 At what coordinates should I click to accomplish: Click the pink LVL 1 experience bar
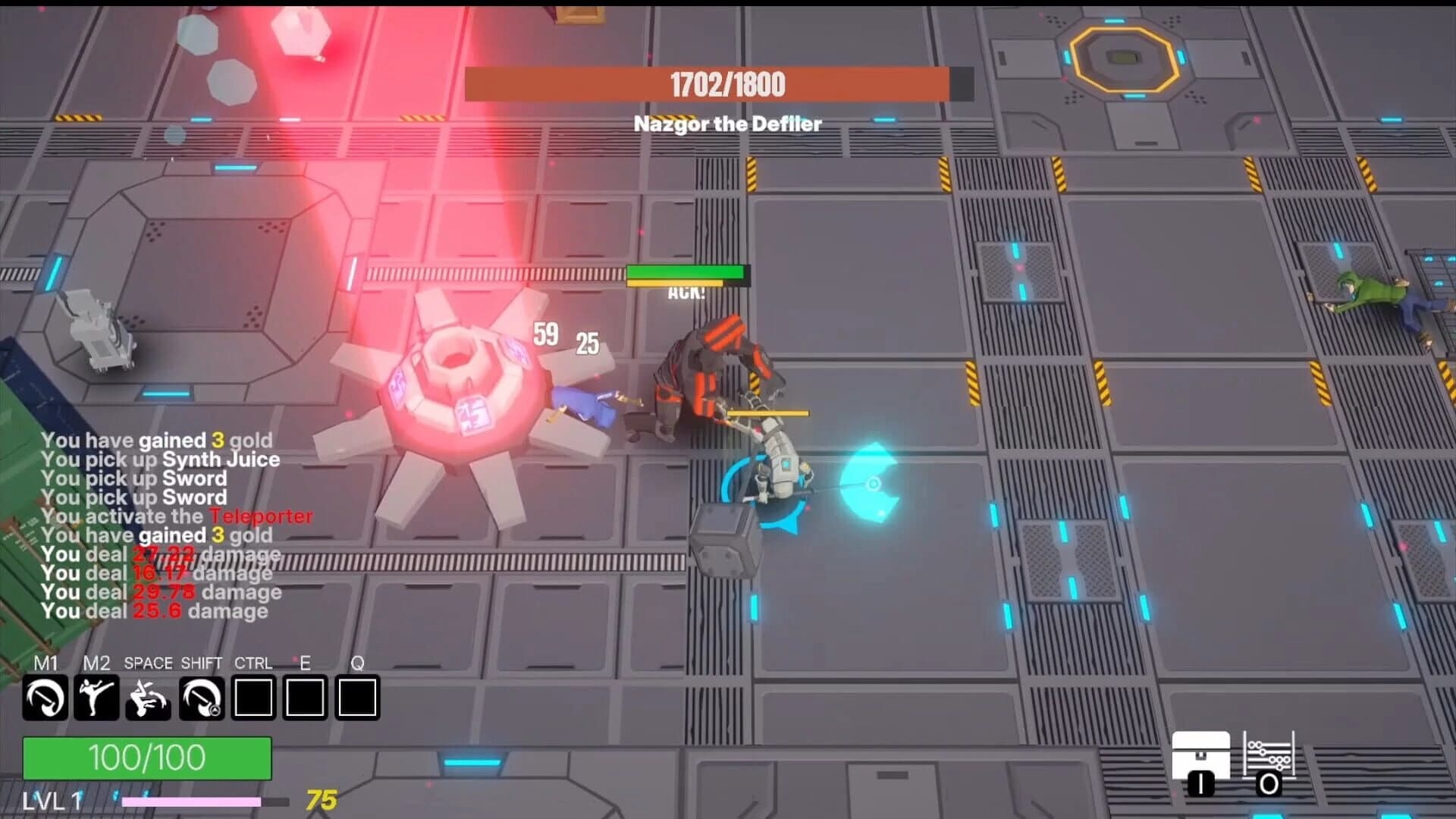coord(193,802)
